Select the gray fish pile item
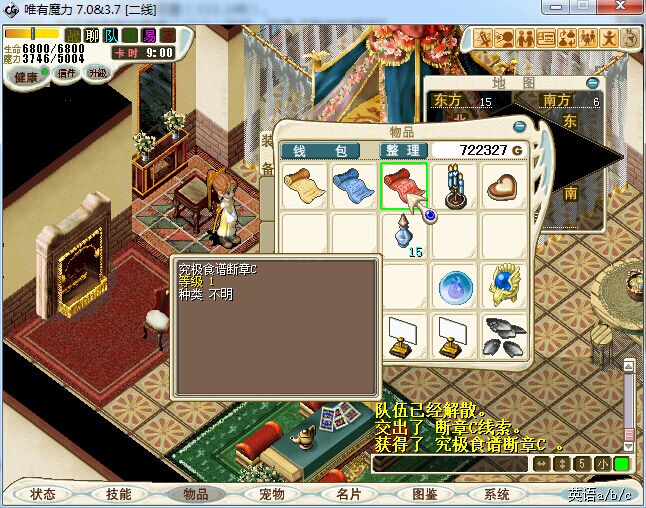646x508 pixels. click(x=504, y=337)
